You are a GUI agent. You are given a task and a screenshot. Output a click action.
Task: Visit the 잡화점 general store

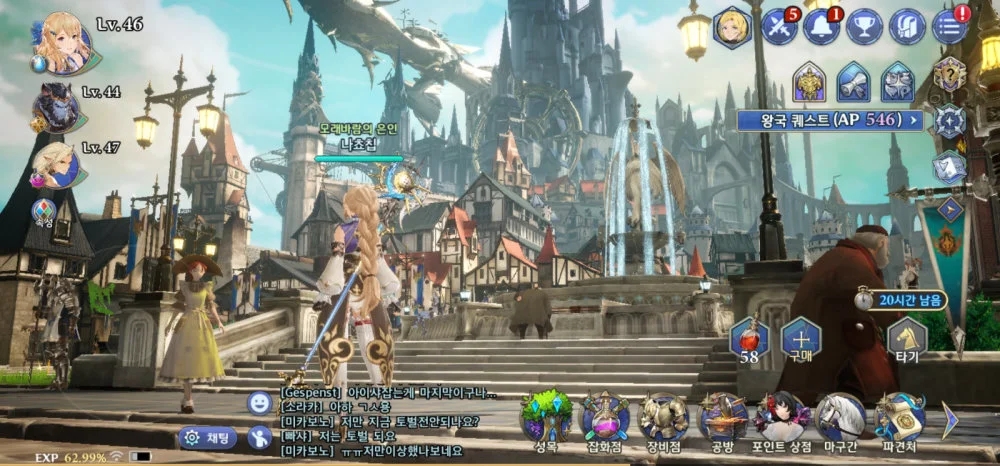coord(605,417)
